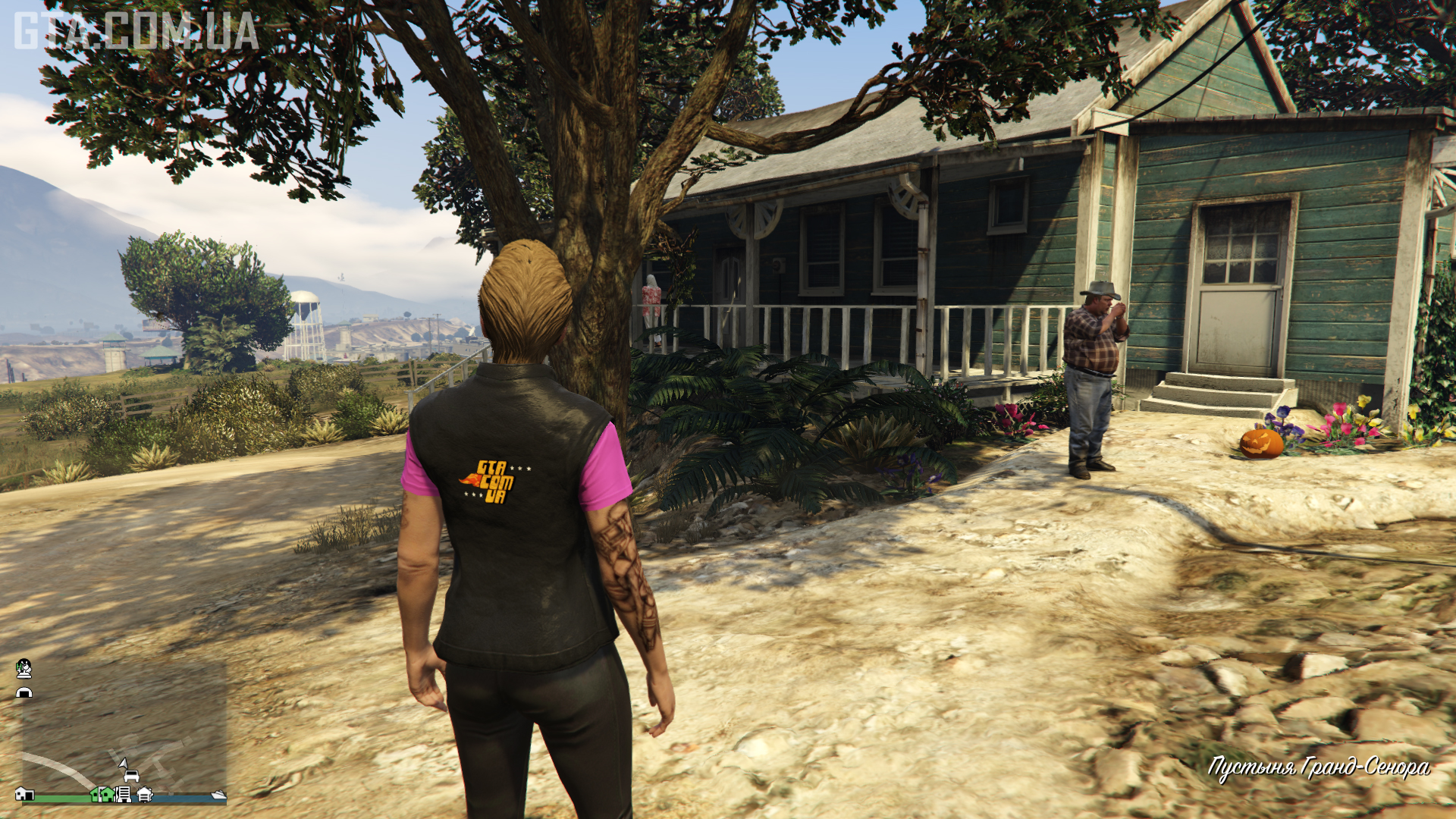Viewport: 1456px width, 819px height.
Task: Click the GTA.COM.UA watermark logo
Action: [x=136, y=32]
